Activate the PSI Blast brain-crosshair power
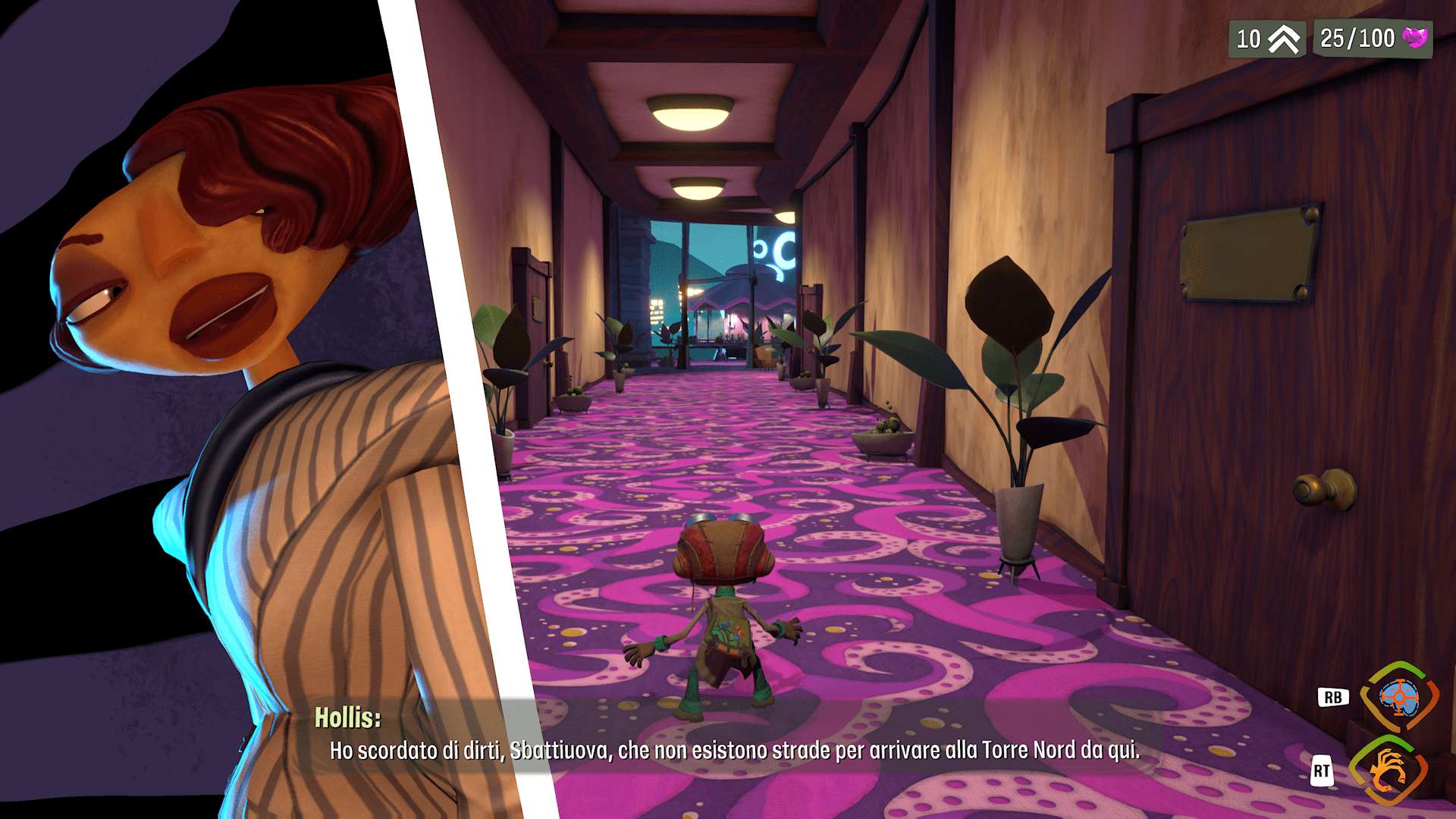This screenshot has height=819, width=1456. pos(1399,698)
